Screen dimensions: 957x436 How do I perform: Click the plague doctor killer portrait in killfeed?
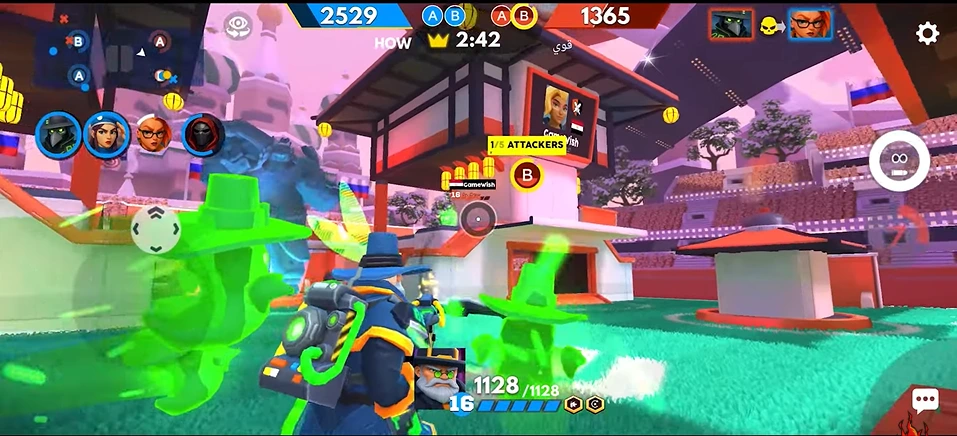(731, 25)
